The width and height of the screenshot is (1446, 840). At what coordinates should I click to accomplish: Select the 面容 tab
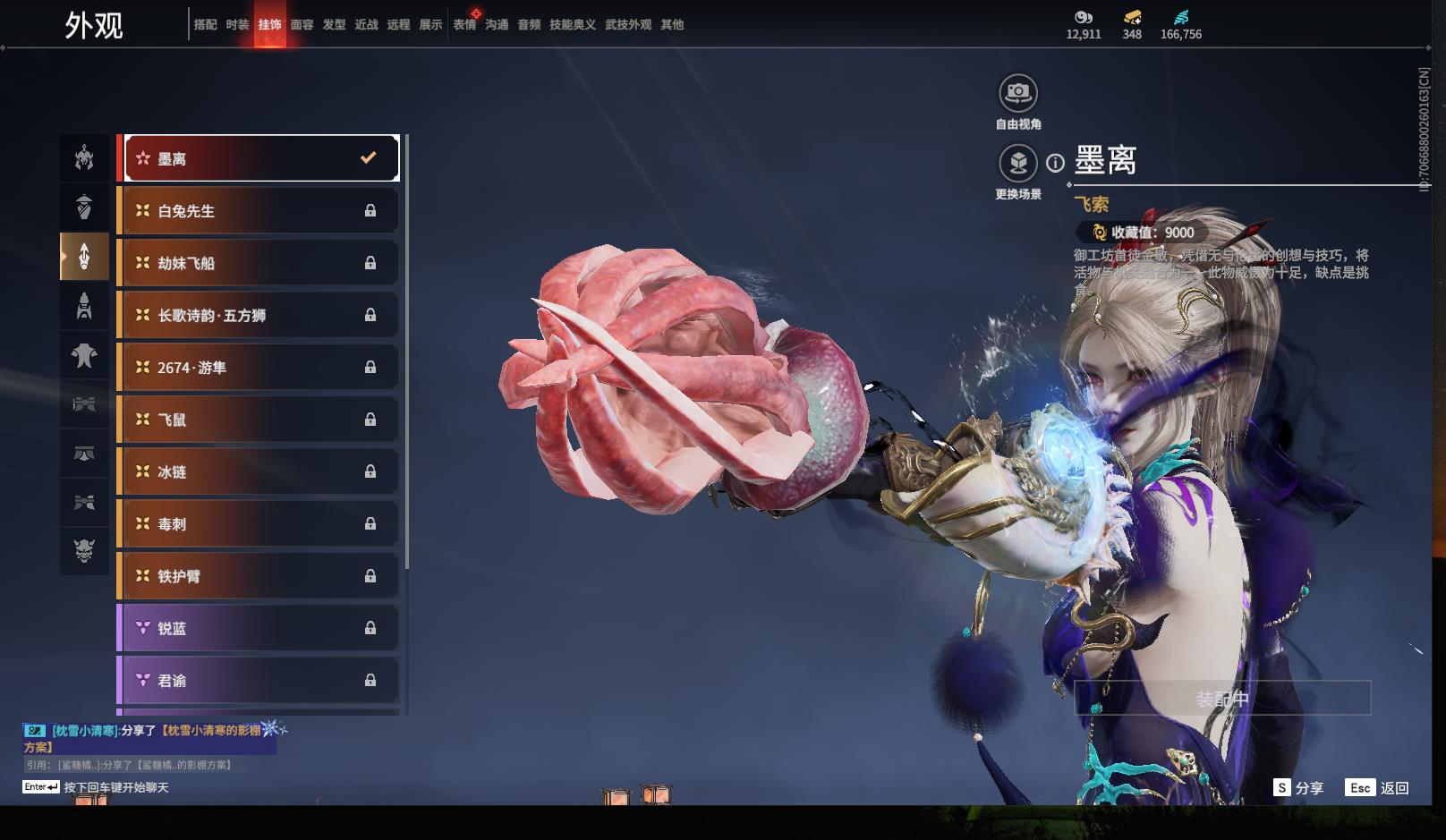[302, 25]
